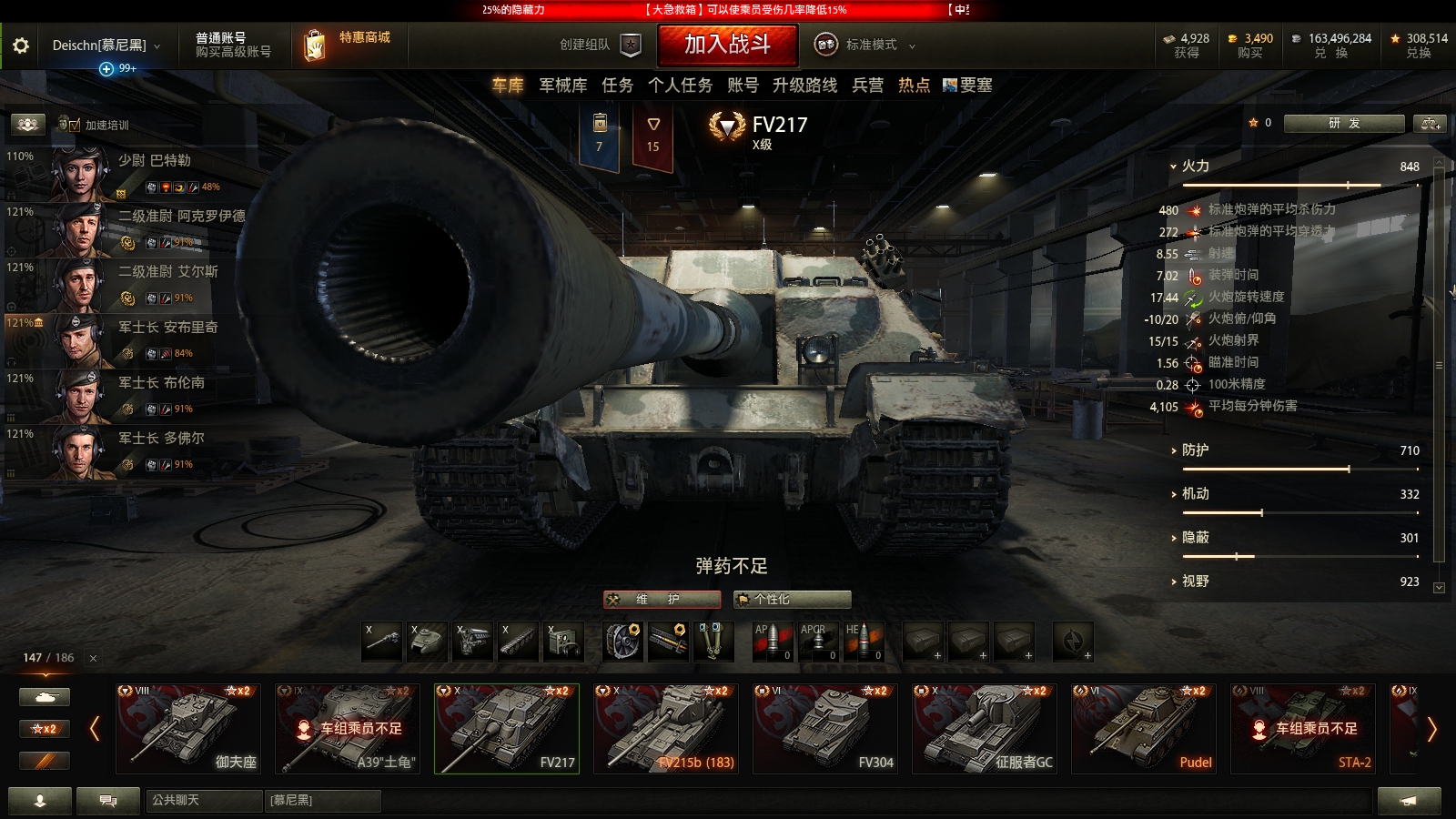Toggle the camouflage slash filter
This screenshot has height=819, width=1456.
tap(43, 761)
